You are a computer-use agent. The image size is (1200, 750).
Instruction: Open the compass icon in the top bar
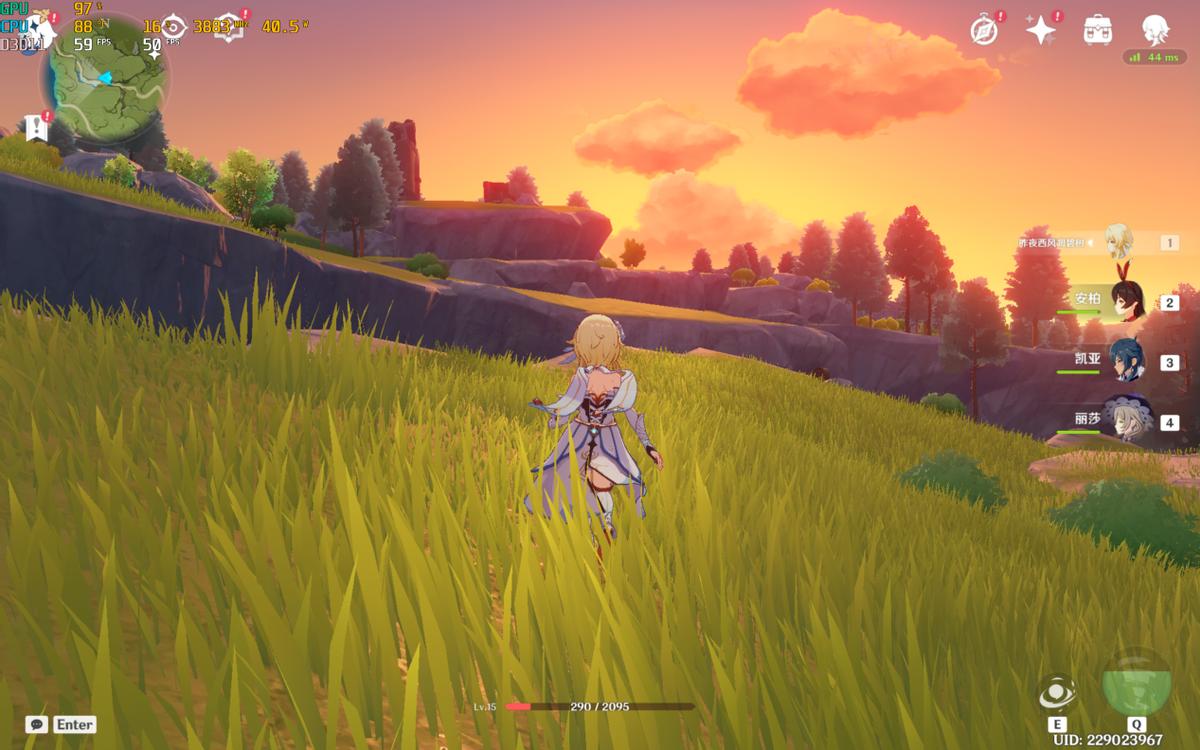click(x=984, y=30)
